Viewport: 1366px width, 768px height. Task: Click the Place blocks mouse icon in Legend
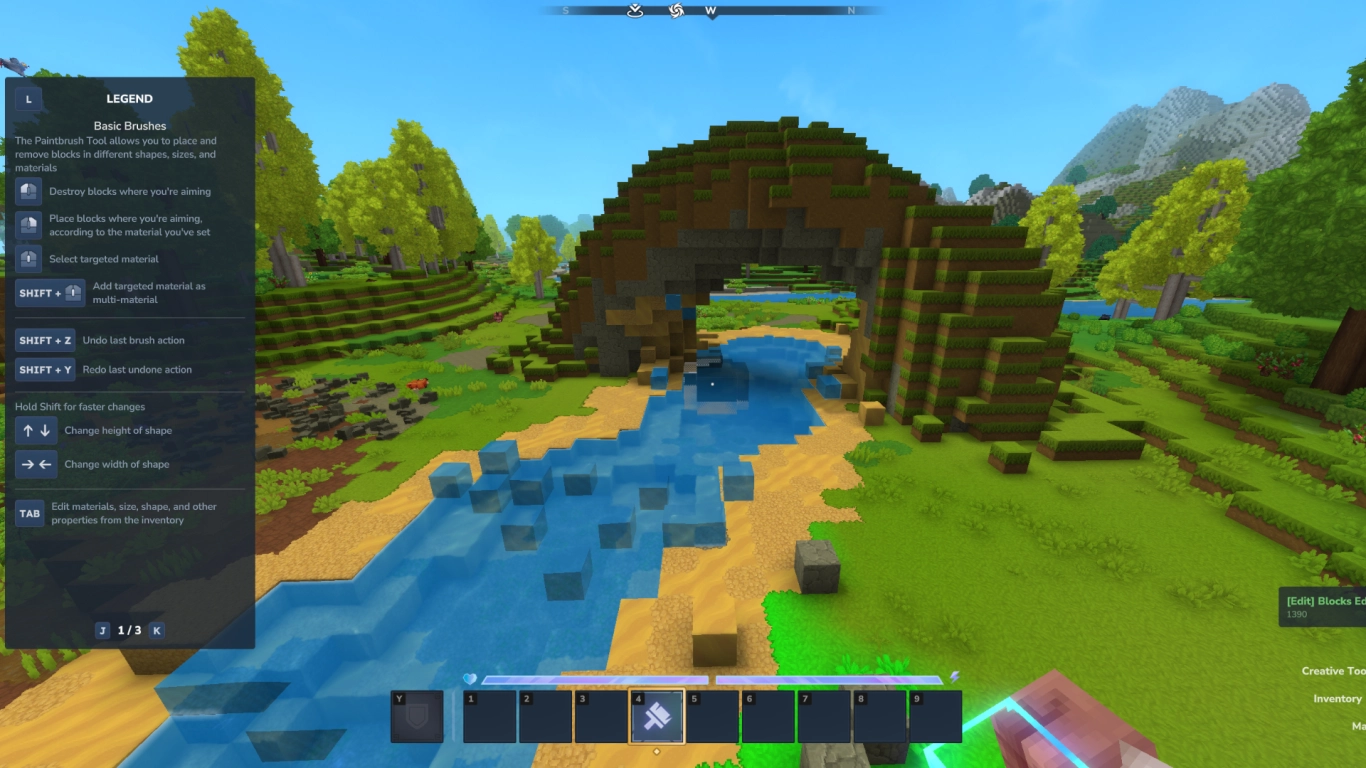coord(28,225)
